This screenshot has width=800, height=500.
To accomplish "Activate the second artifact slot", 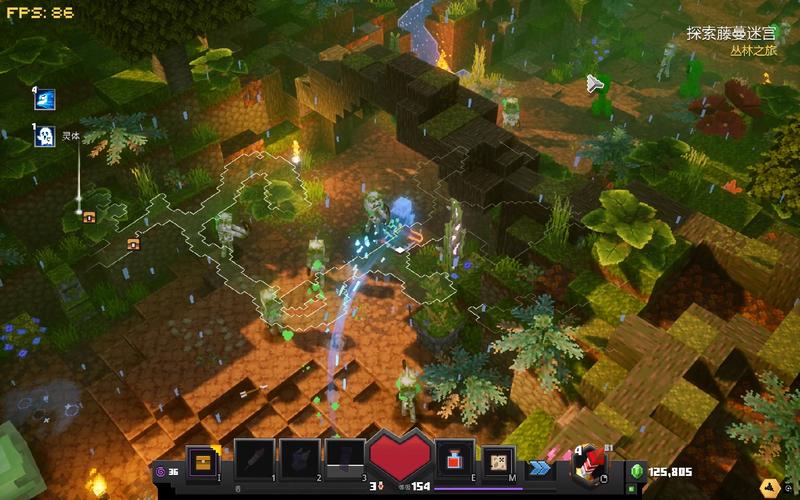I will 299,461.
